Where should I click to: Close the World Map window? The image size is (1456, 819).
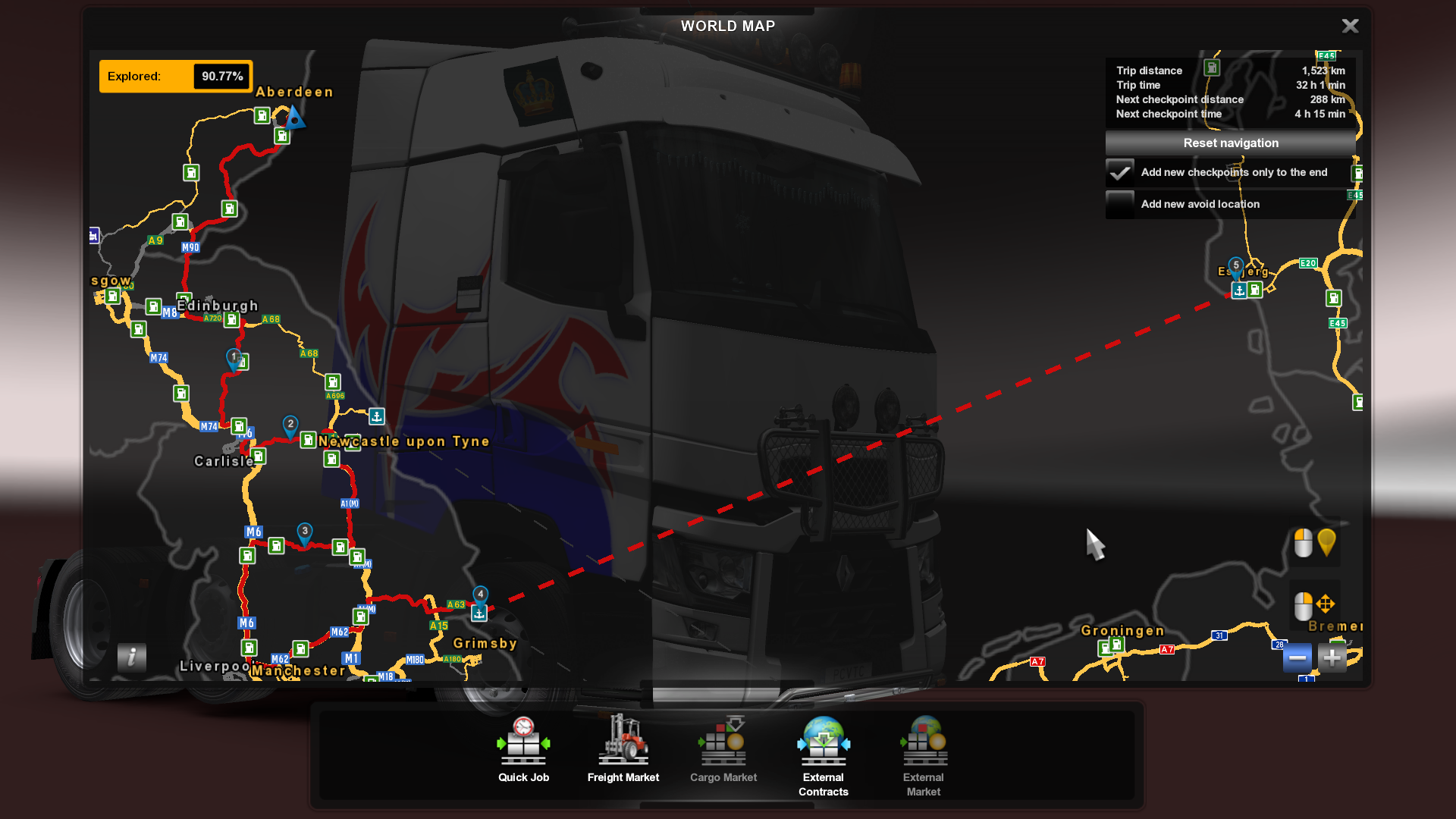(x=1350, y=27)
